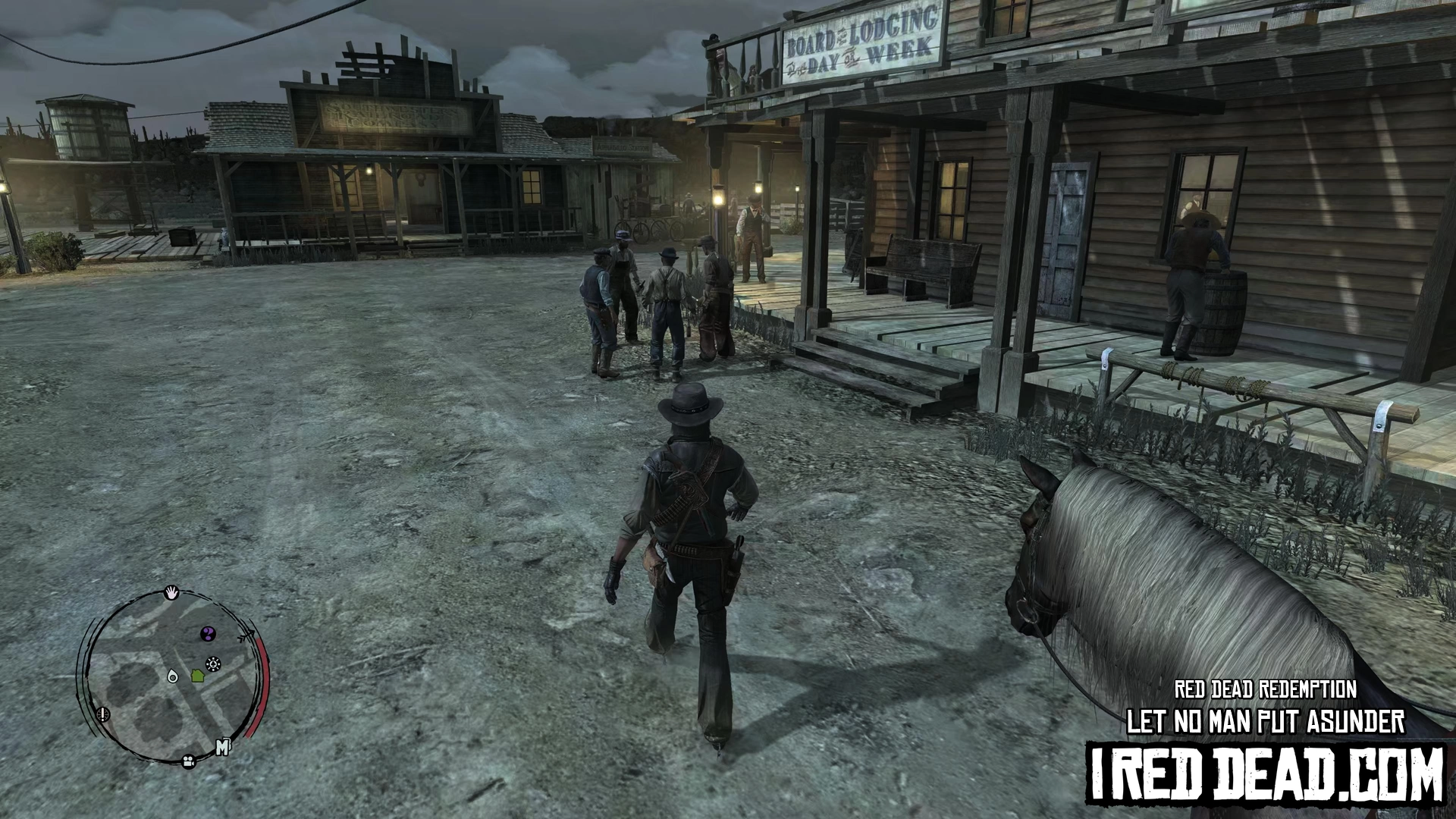Image resolution: width=1456 pixels, height=819 pixels.
Task: Click the white player position marker
Action: 173,676
